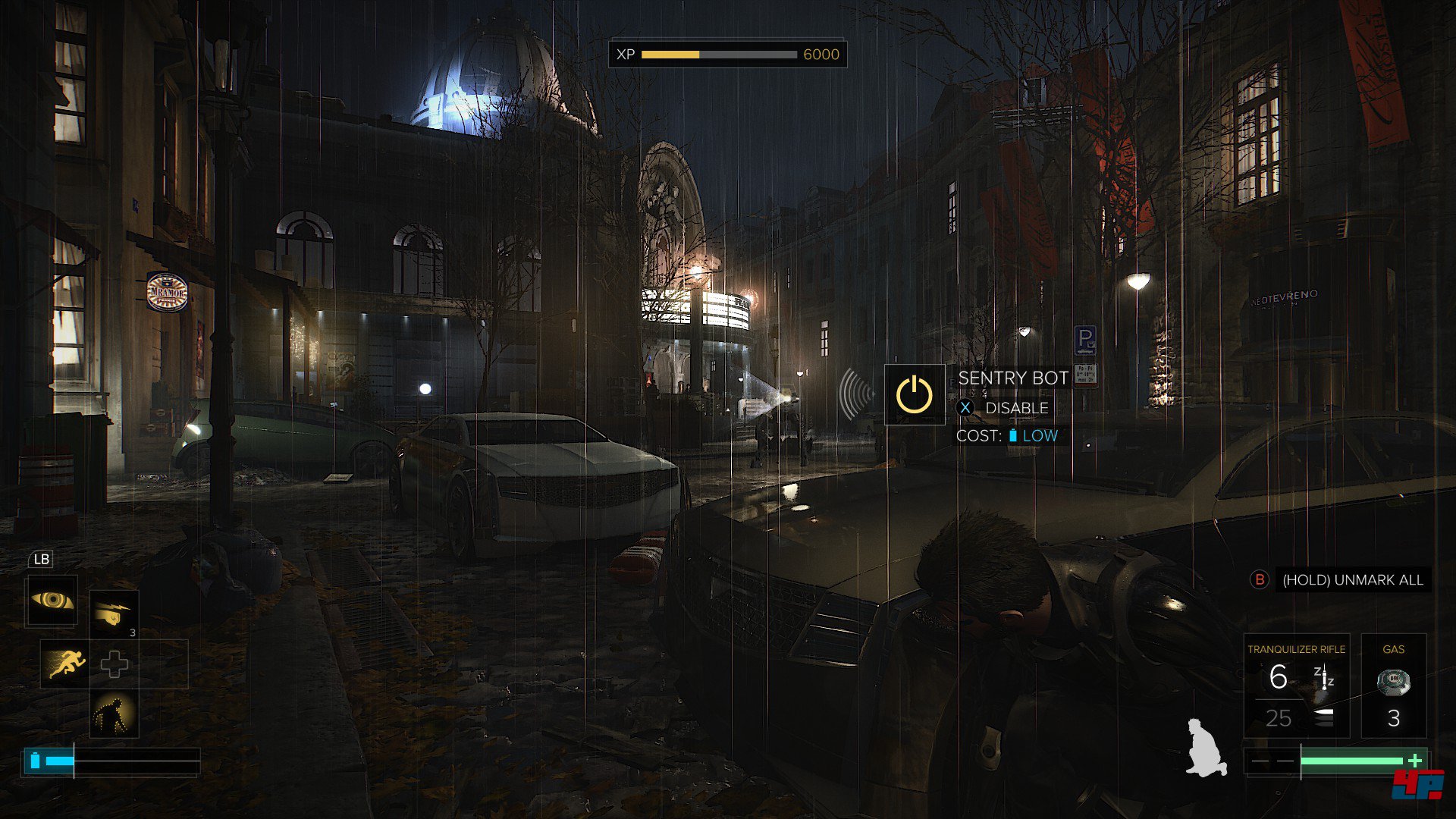Activate the dotted silhouette cloak augmentation
Screen dimensions: 1456x819
click(x=114, y=714)
